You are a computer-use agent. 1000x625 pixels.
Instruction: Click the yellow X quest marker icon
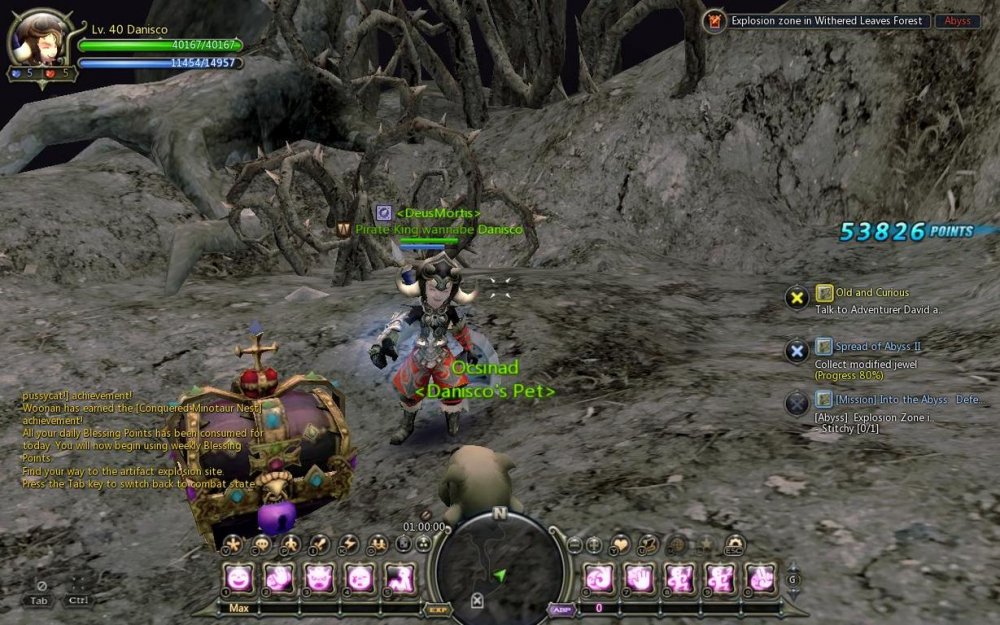click(796, 297)
